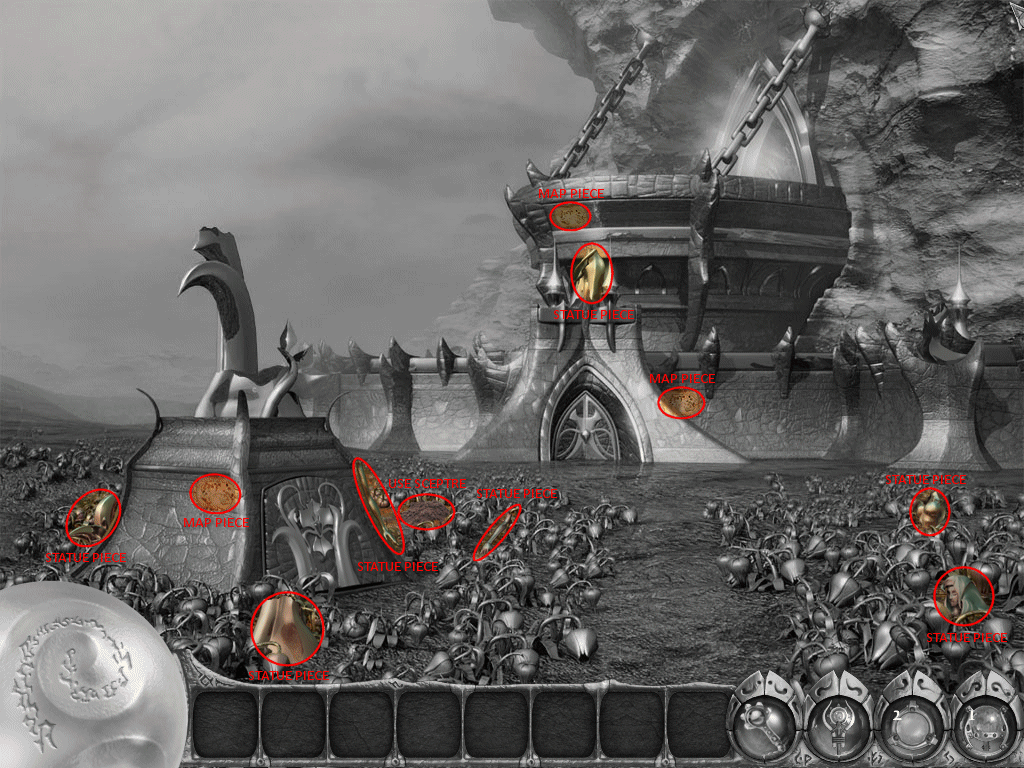Activate the horned scepter icon

point(838,724)
